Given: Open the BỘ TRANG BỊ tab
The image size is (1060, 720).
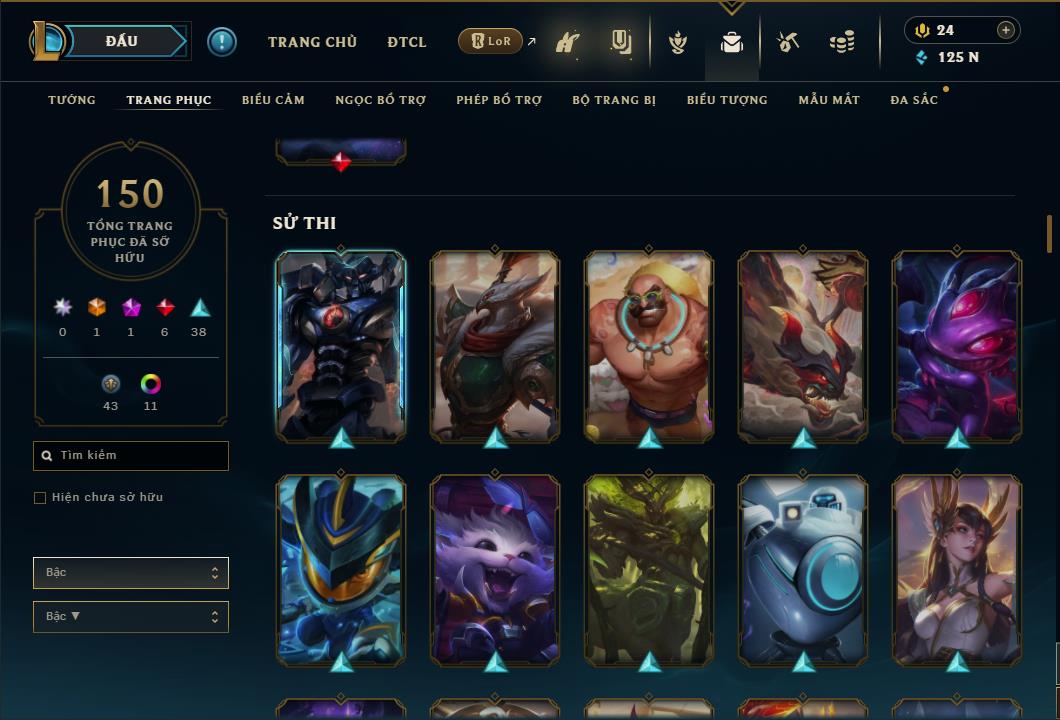Looking at the screenshot, I should [614, 100].
